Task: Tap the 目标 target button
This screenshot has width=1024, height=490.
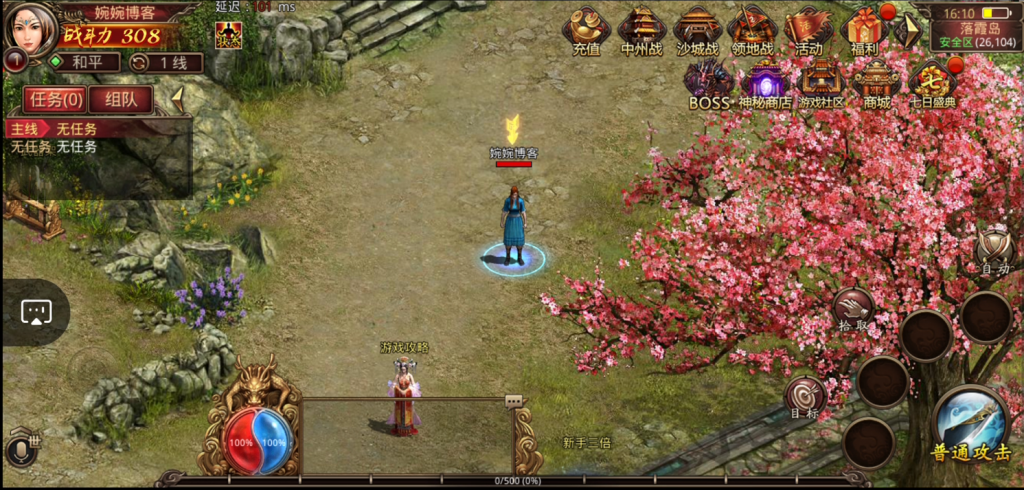Action: point(804,396)
